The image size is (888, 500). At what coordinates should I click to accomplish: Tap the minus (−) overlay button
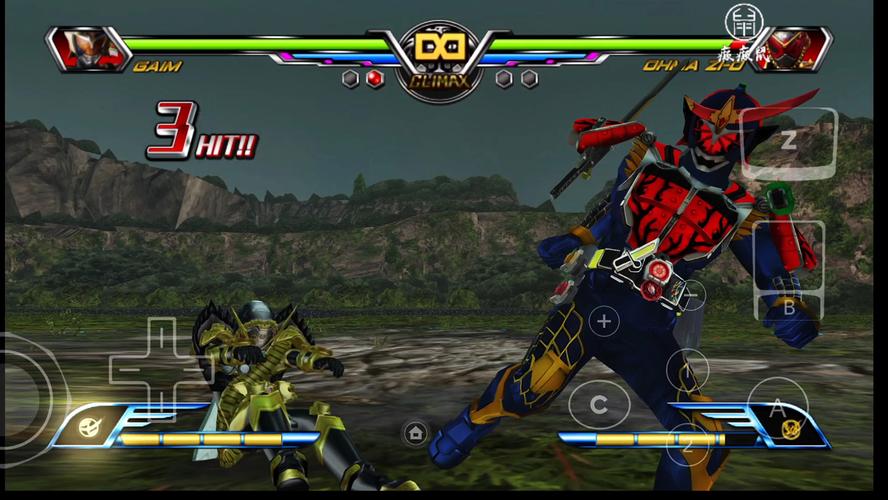(x=690, y=295)
